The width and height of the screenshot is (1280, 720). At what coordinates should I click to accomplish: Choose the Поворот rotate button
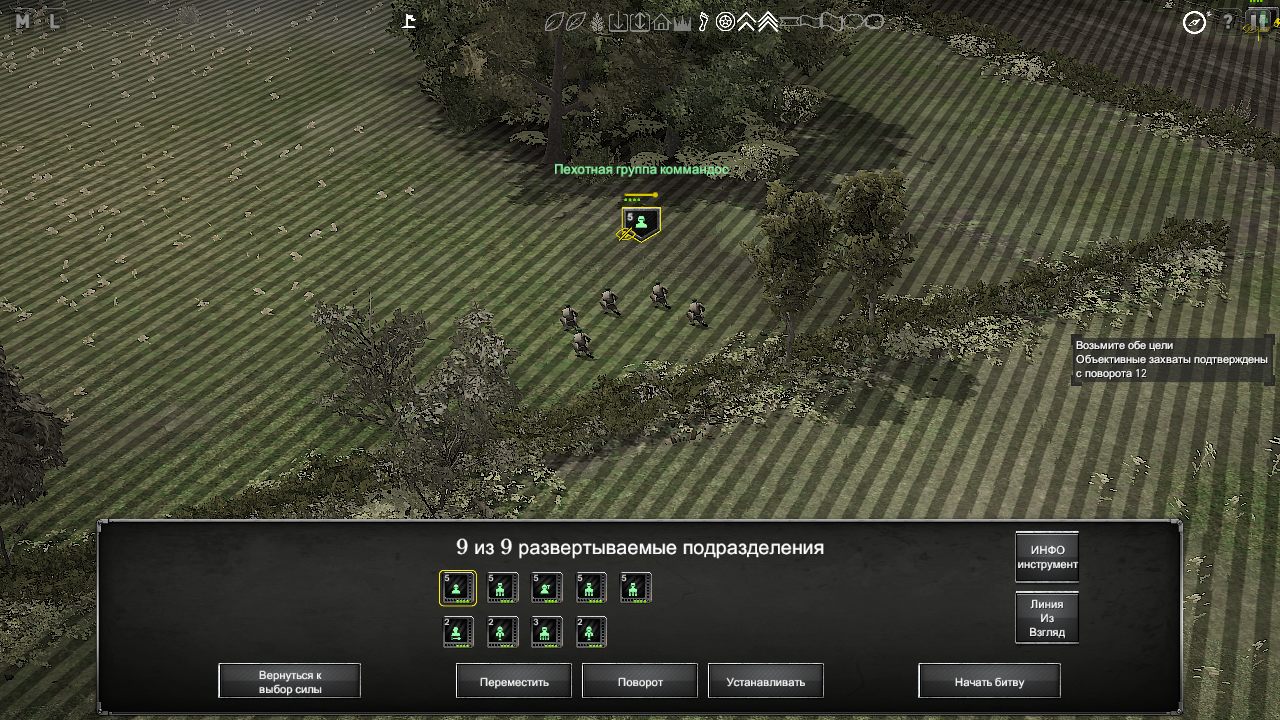(640, 682)
